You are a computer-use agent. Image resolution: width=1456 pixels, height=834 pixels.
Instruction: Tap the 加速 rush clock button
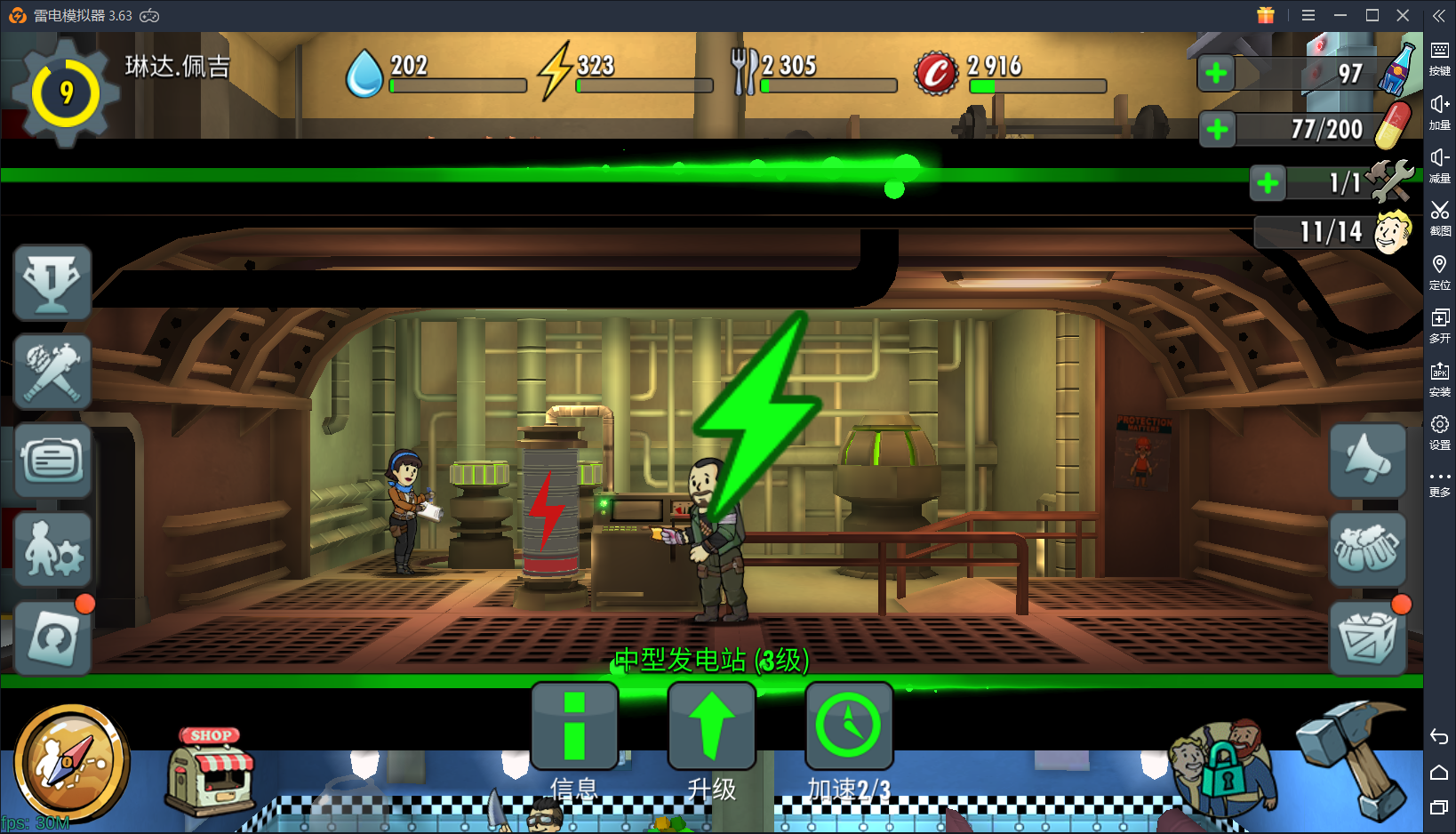(x=849, y=726)
